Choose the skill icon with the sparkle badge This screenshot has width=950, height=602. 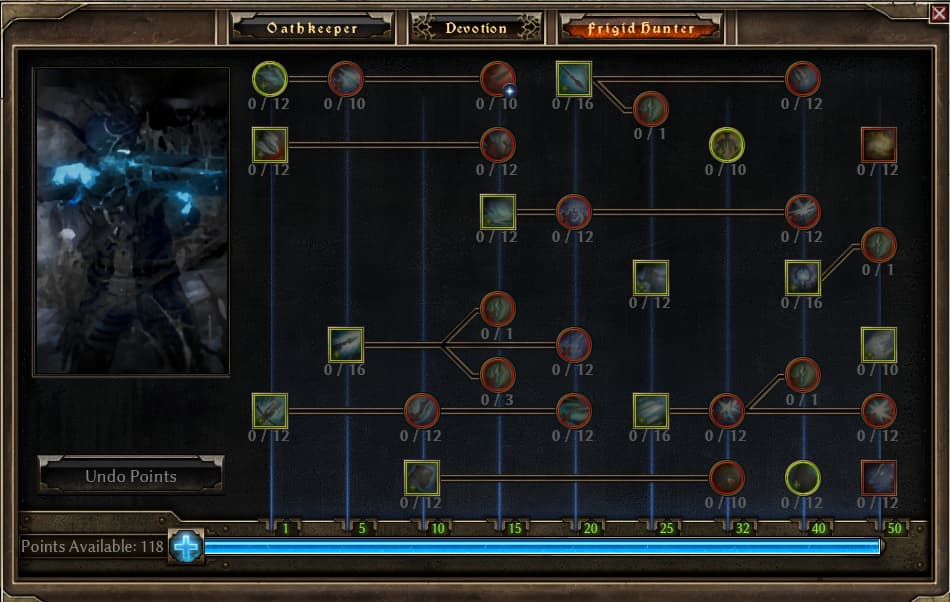[498, 79]
